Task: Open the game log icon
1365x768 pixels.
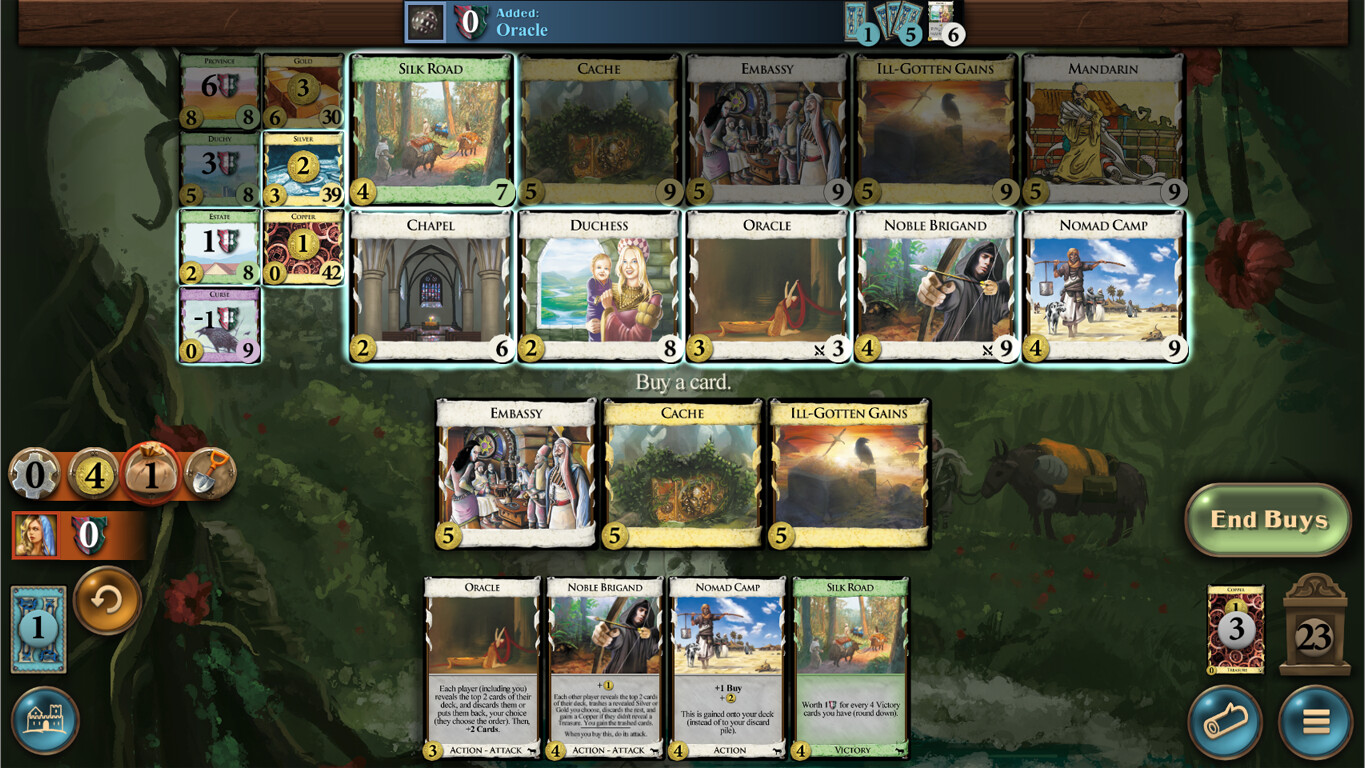Action: point(1227,721)
